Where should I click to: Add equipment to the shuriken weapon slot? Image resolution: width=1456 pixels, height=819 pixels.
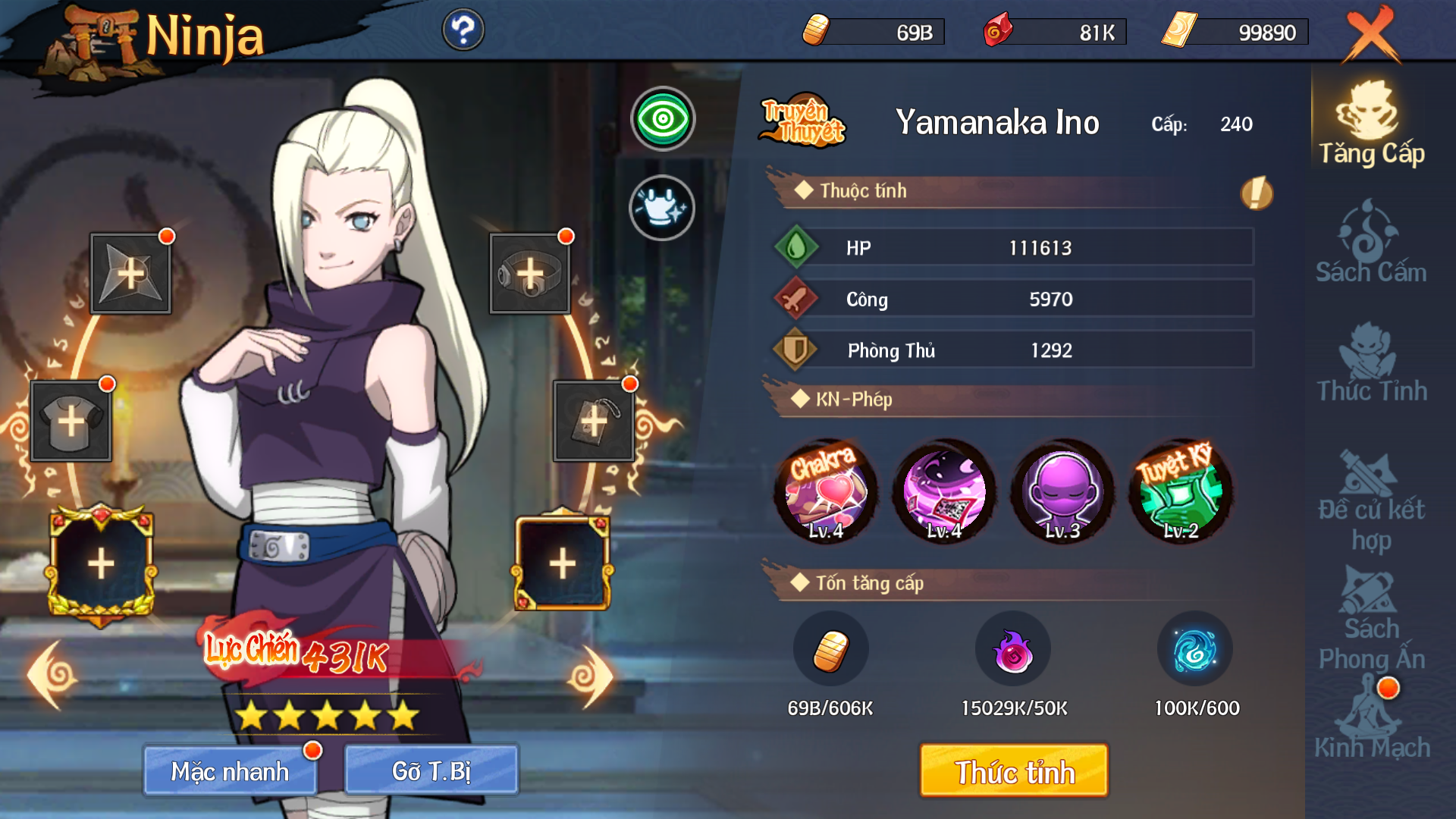pyautogui.click(x=130, y=273)
